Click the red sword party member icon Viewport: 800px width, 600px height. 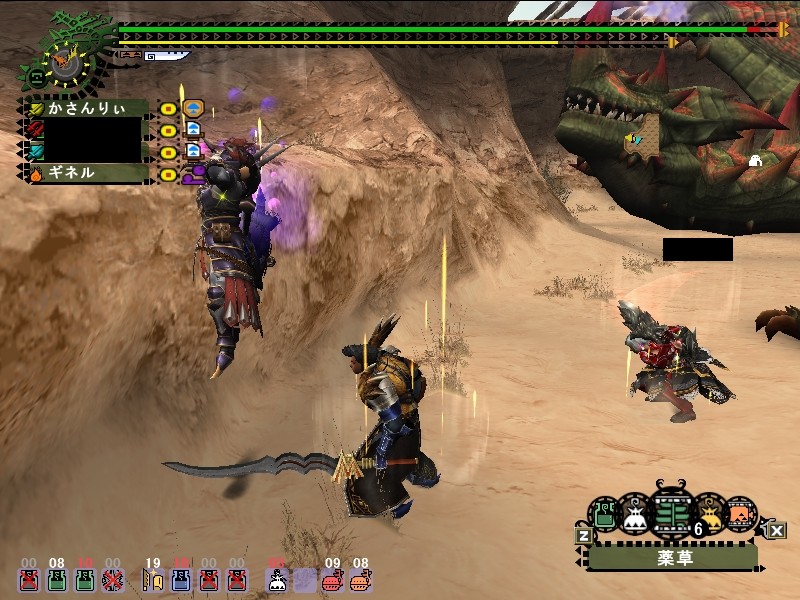34,129
